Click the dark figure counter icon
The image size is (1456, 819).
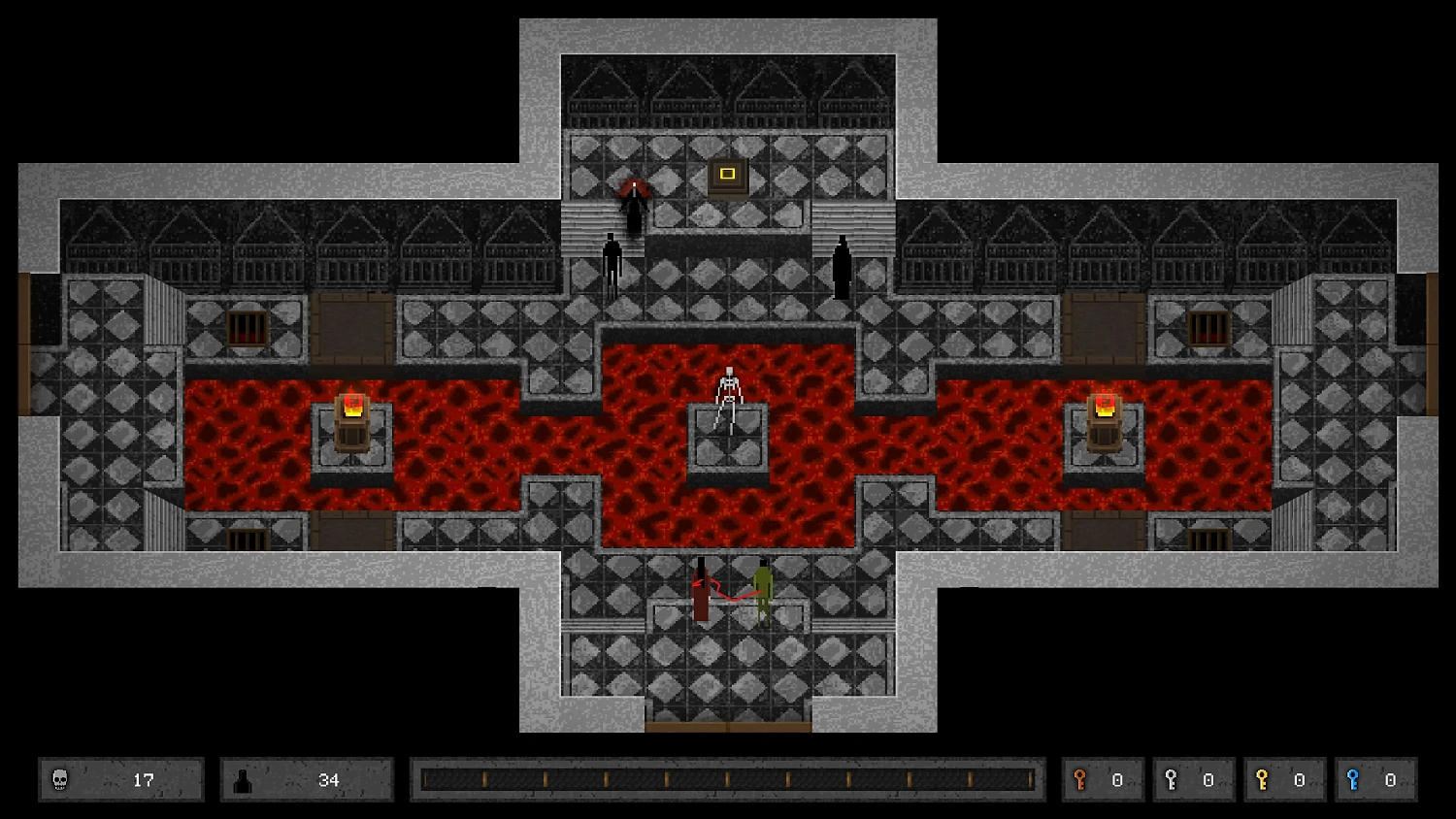point(245,779)
